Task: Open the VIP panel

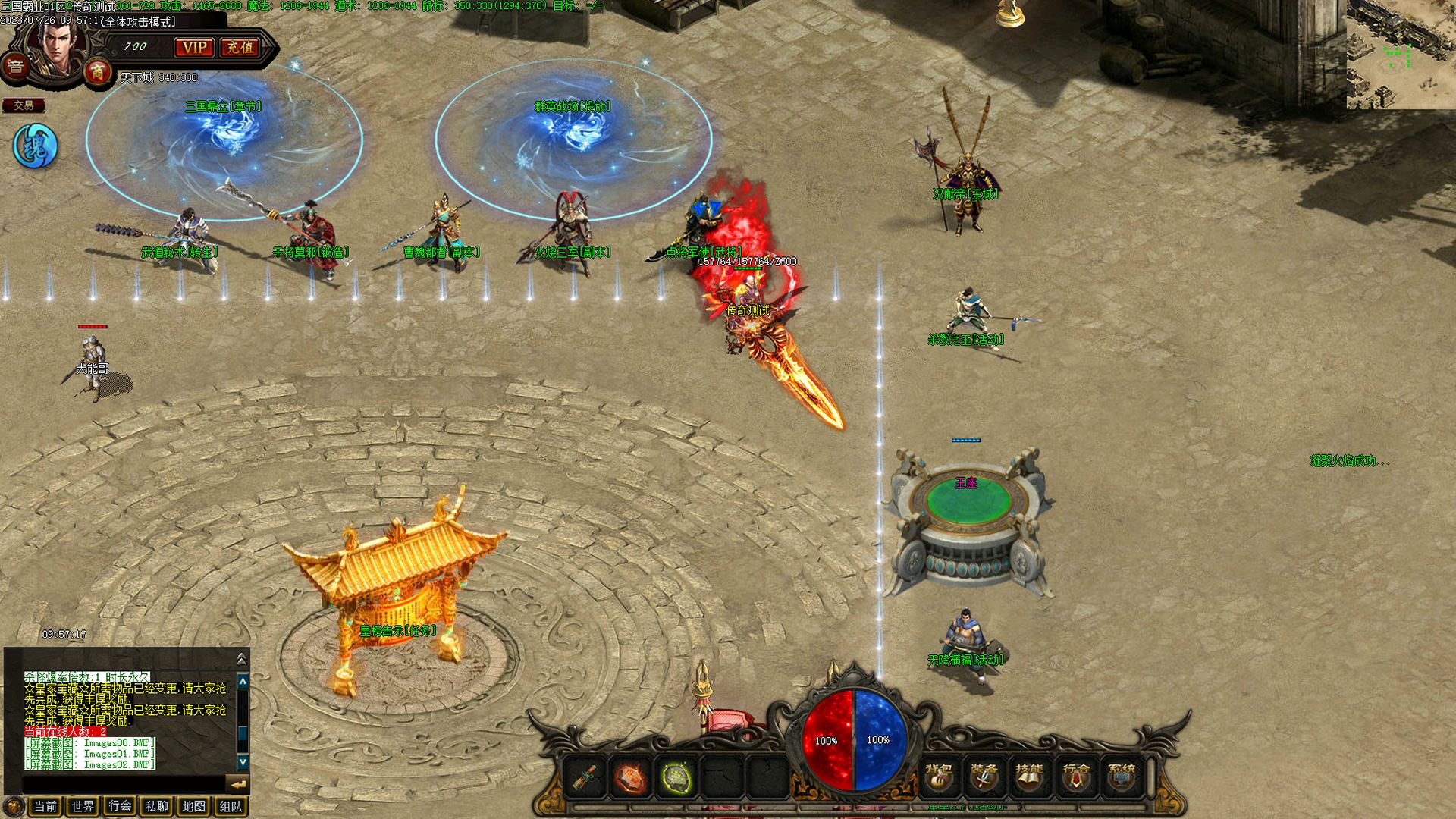Action: point(194,47)
